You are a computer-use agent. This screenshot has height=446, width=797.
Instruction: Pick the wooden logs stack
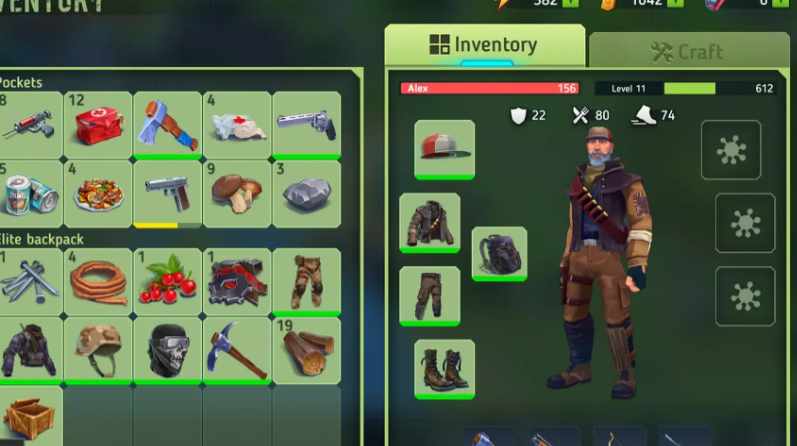306,349
